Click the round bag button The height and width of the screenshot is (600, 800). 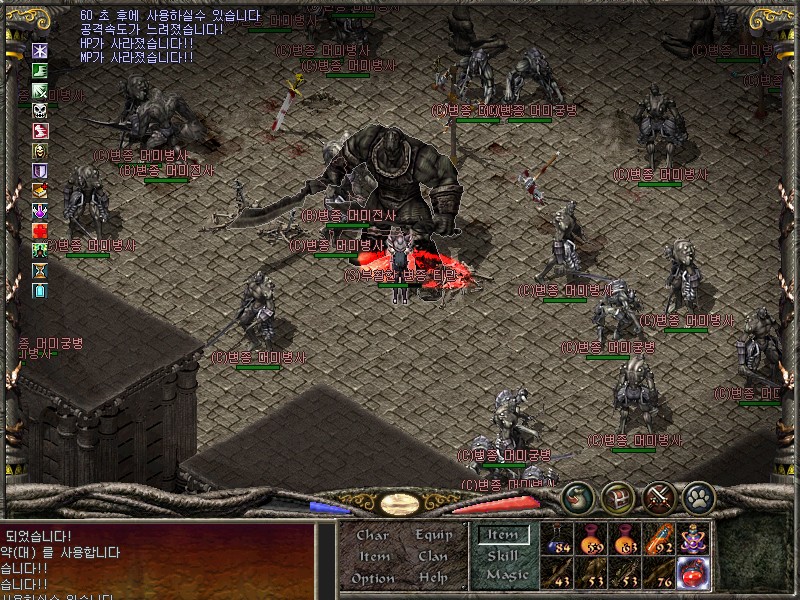(577, 497)
